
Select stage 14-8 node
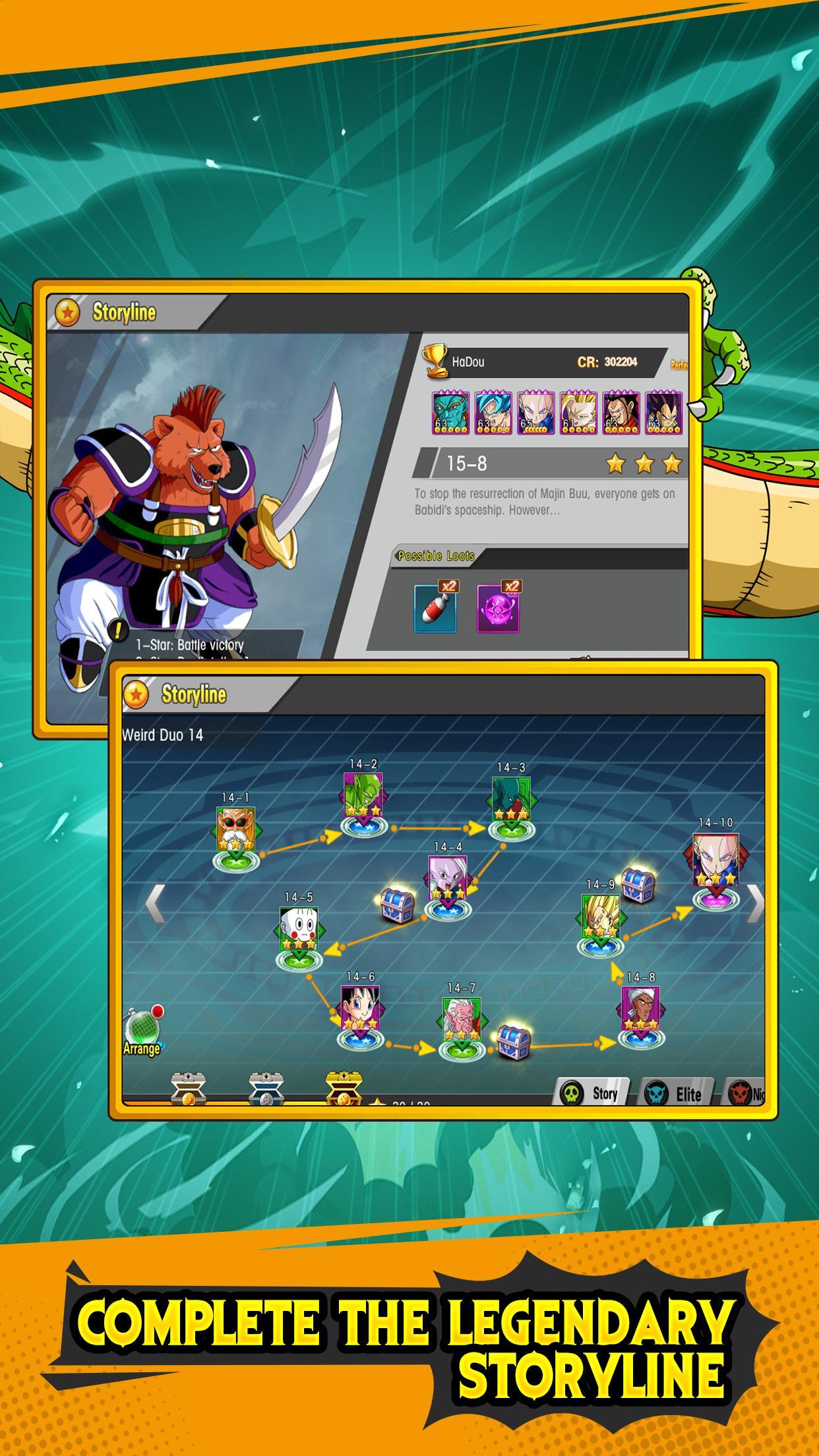click(640, 1010)
